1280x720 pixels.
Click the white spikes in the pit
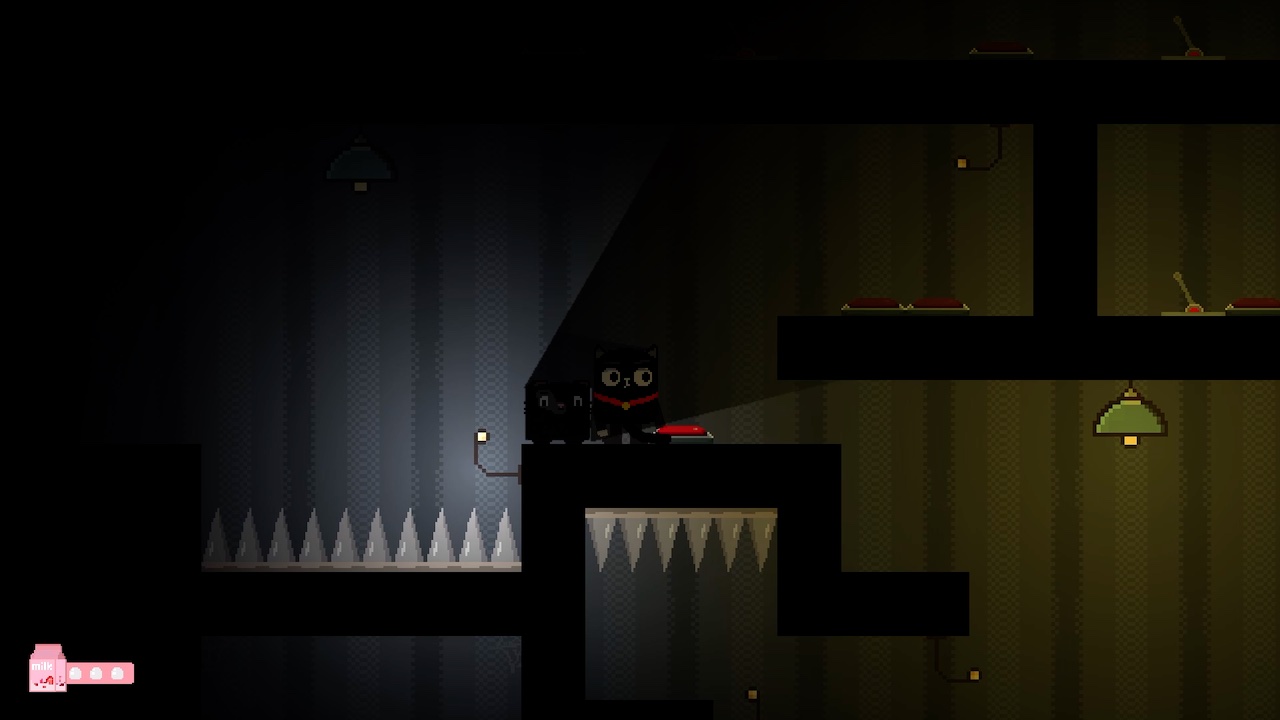point(680,540)
